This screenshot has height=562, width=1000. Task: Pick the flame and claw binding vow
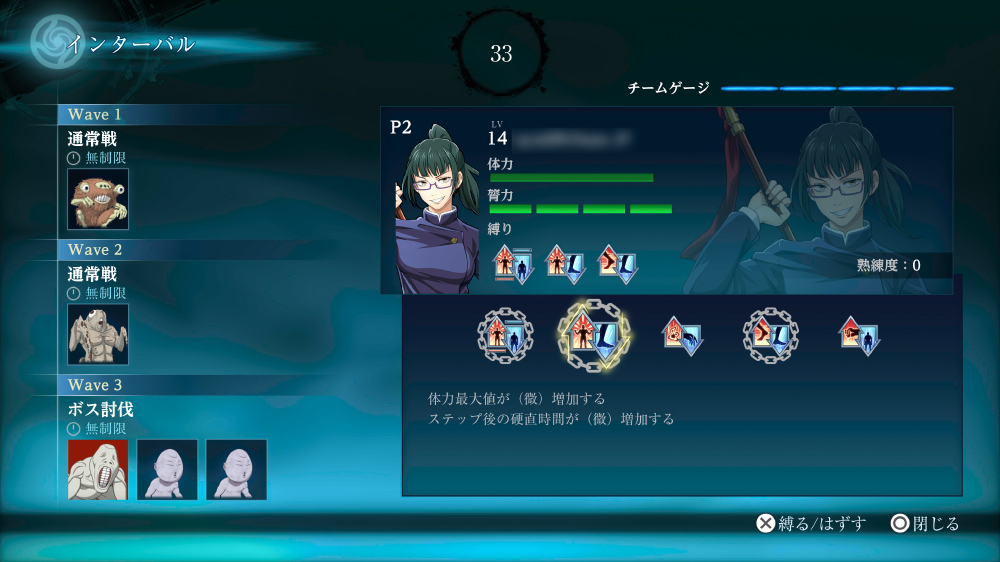click(x=683, y=335)
